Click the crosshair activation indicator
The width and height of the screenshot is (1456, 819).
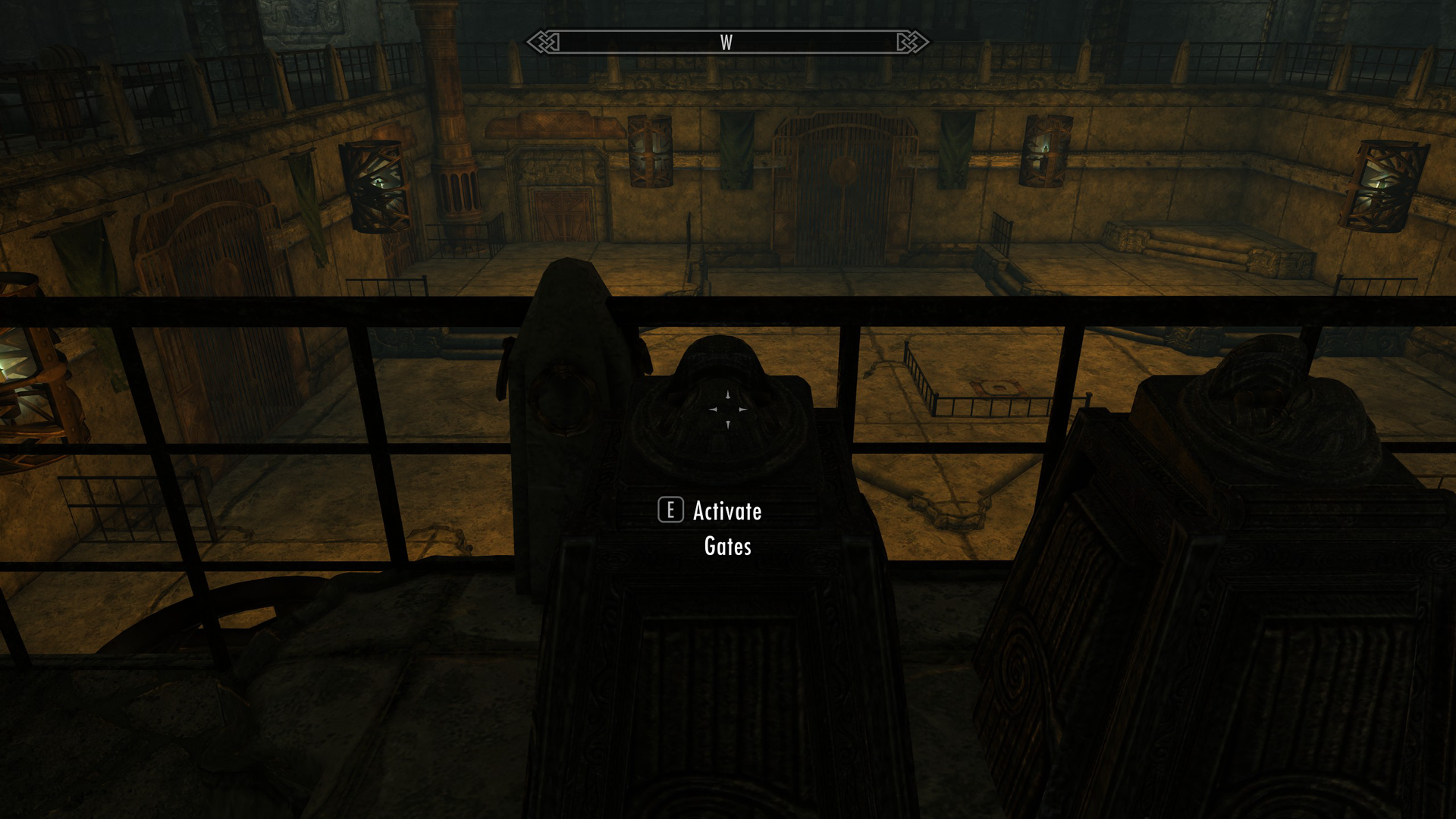pyautogui.click(x=727, y=409)
